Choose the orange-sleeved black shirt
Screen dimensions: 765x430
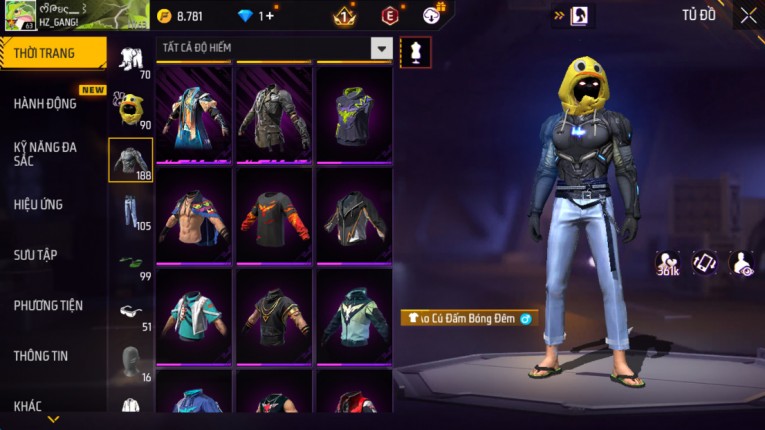pyautogui.click(x=274, y=216)
